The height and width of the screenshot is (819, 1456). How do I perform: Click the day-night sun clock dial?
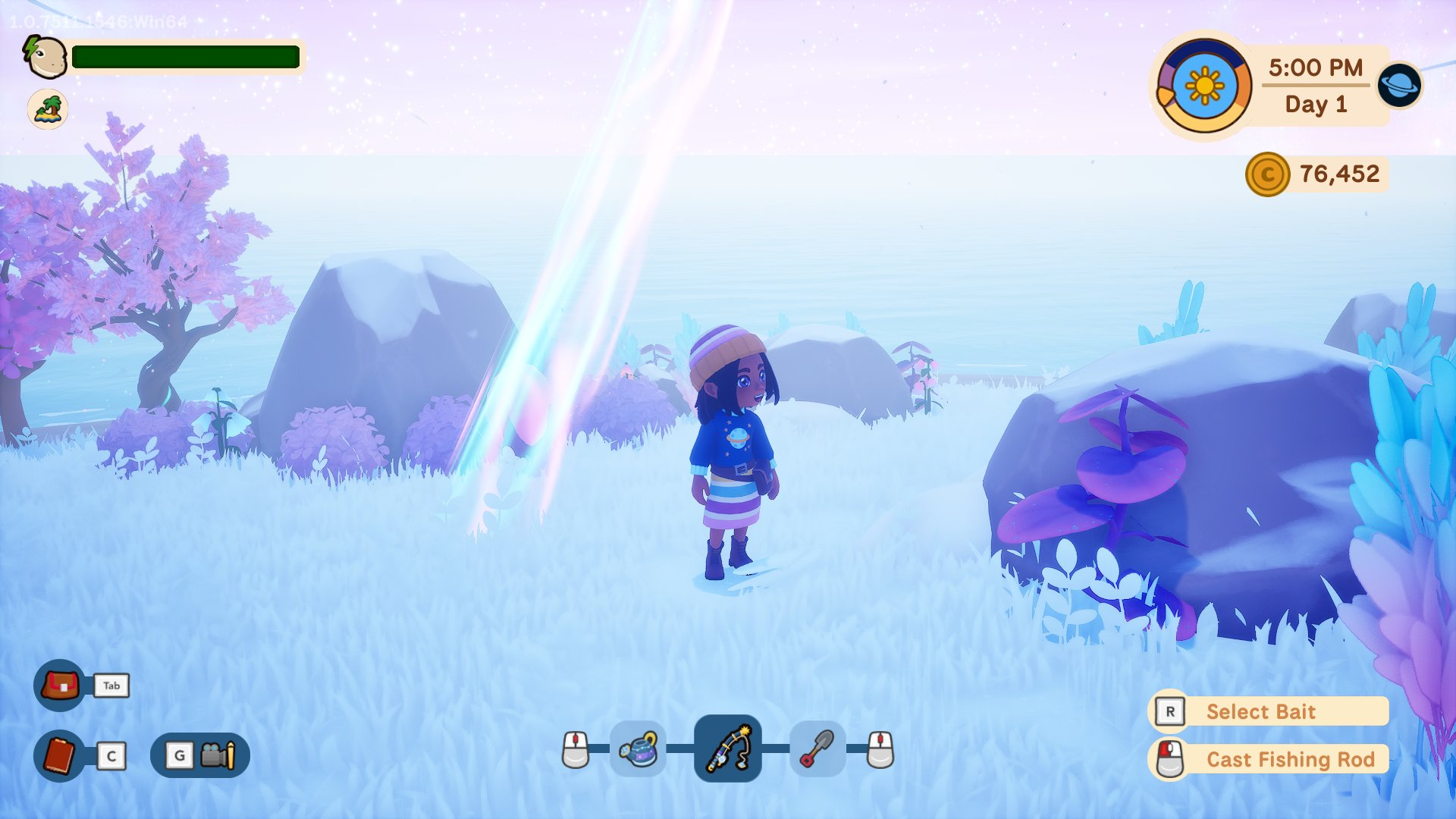coord(1203,86)
